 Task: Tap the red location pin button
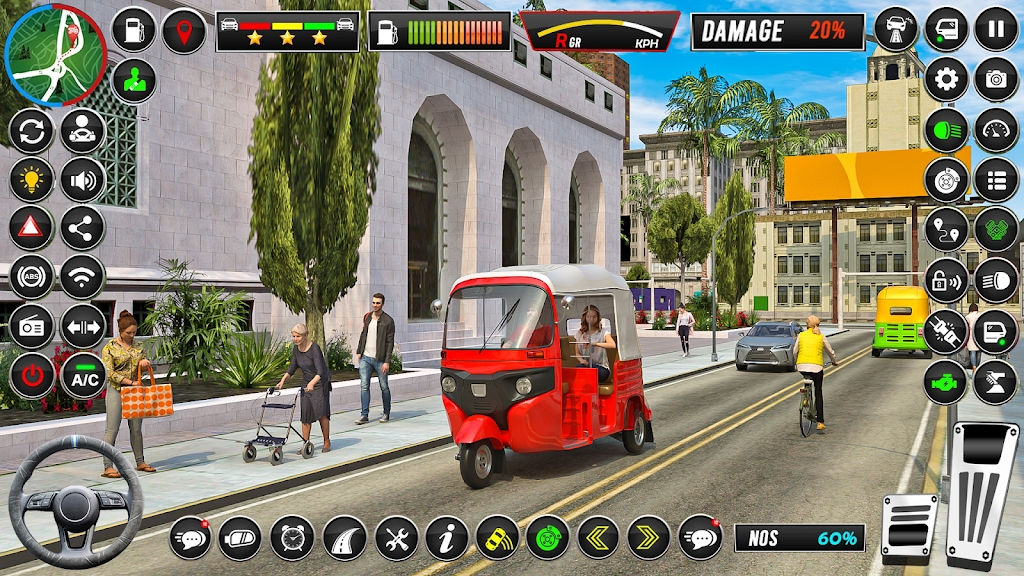[x=184, y=30]
